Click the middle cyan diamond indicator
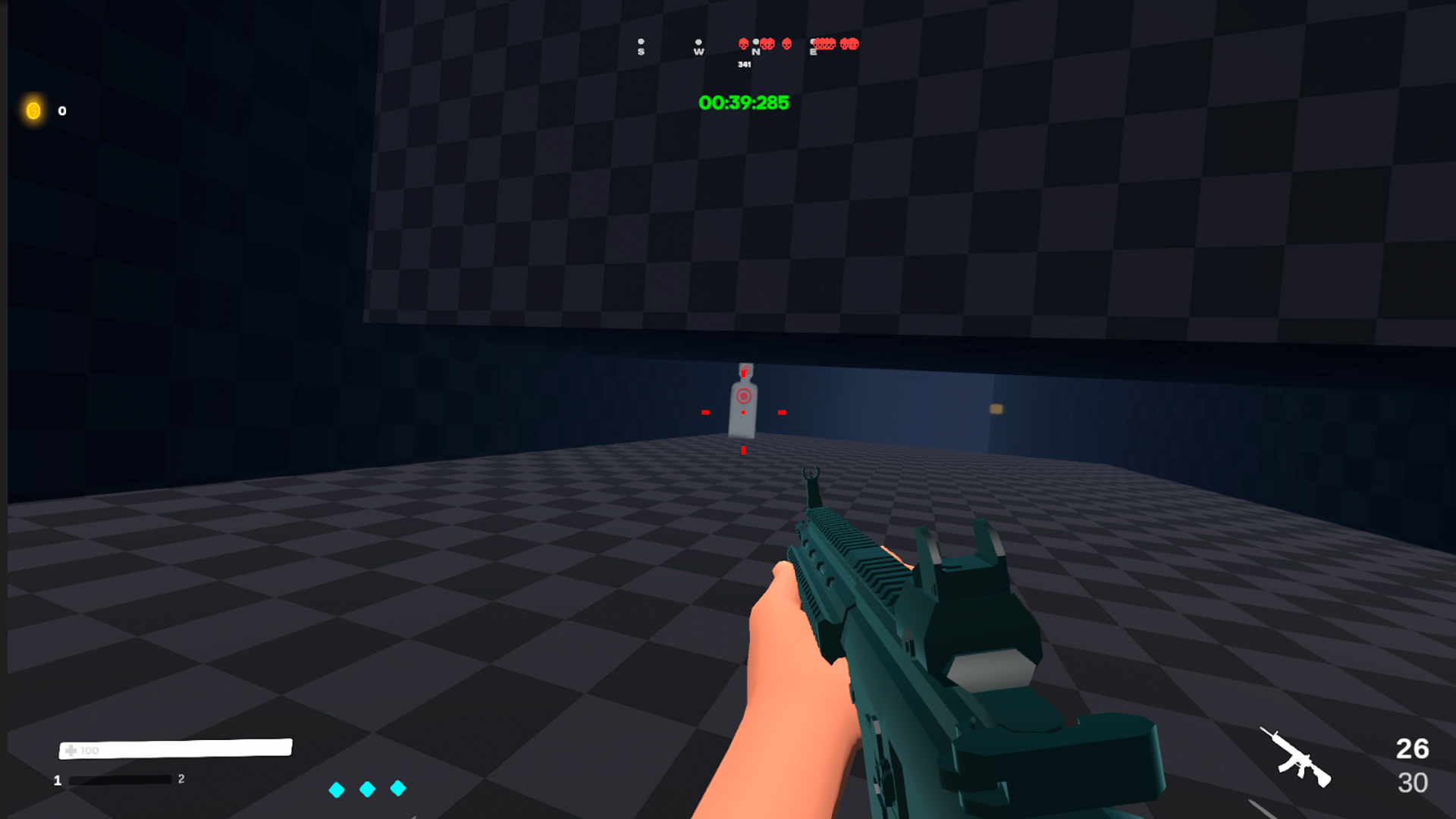Viewport: 1456px width, 819px height. tap(368, 790)
